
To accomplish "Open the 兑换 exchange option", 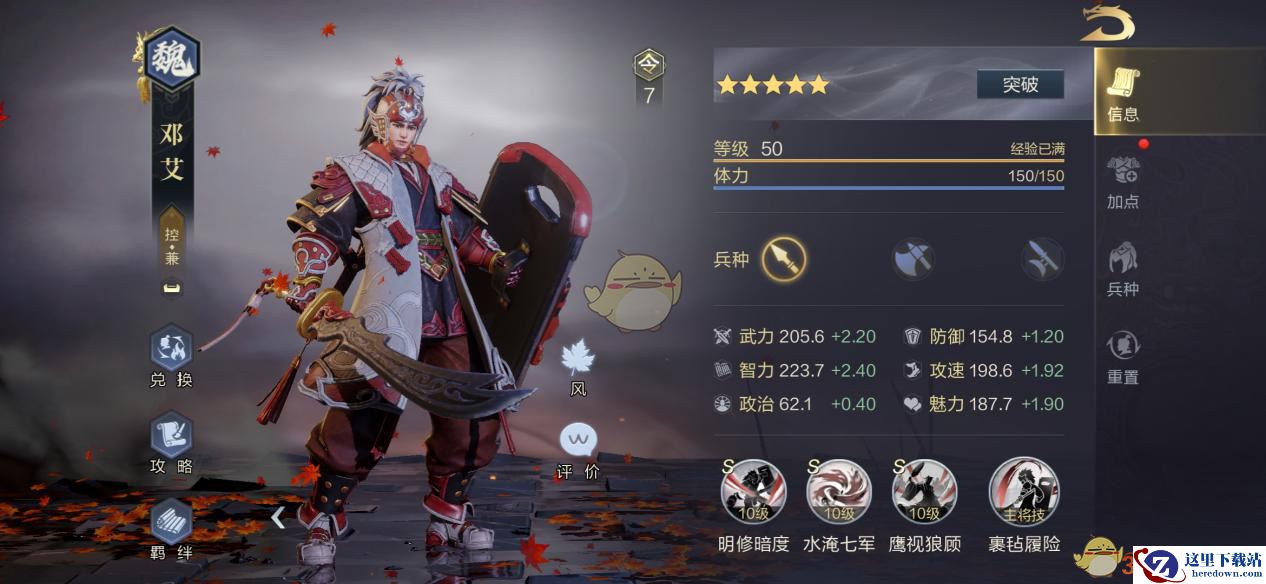I will (171, 357).
